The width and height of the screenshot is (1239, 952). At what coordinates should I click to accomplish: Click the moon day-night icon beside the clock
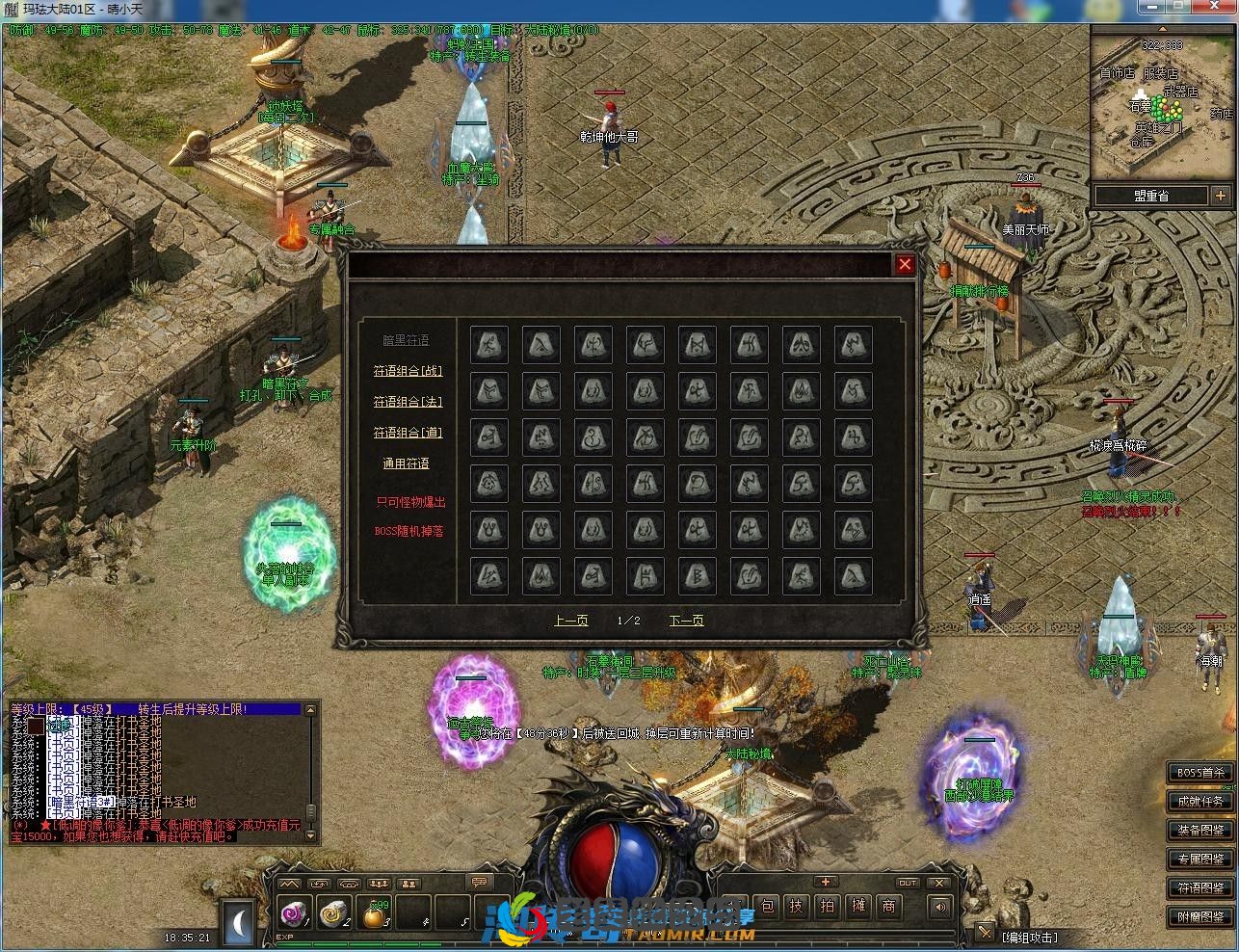236,922
